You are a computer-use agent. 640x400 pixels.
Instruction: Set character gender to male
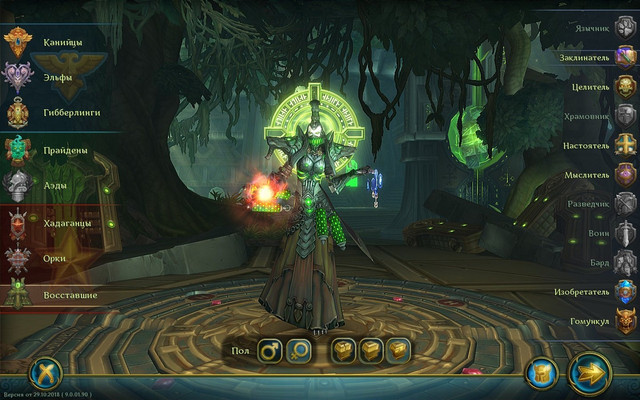[269, 351]
